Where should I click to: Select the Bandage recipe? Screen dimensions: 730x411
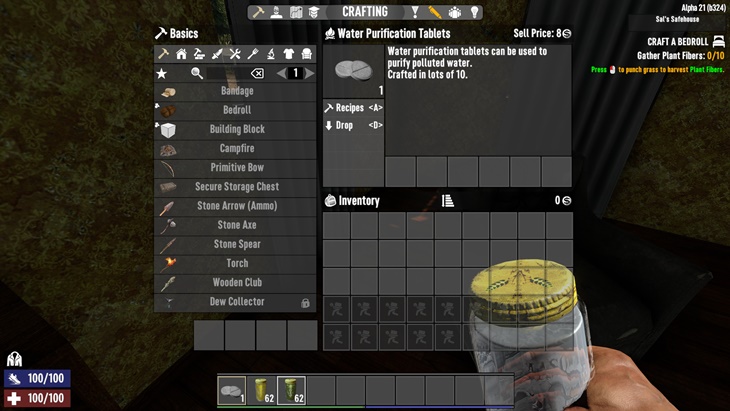click(x=236, y=91)
